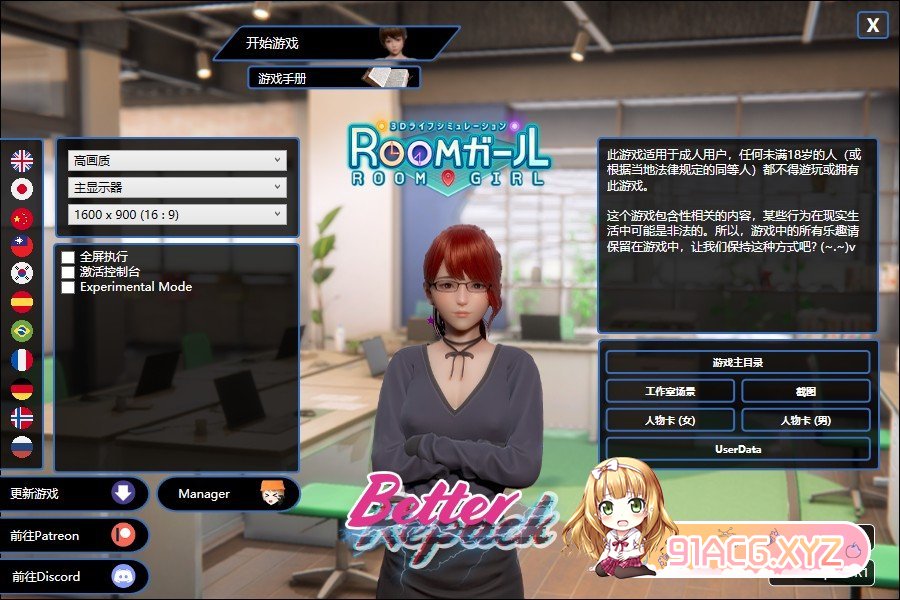Open the 主显示器 display dropdown
Screen dimensions: 900x600
177,187
